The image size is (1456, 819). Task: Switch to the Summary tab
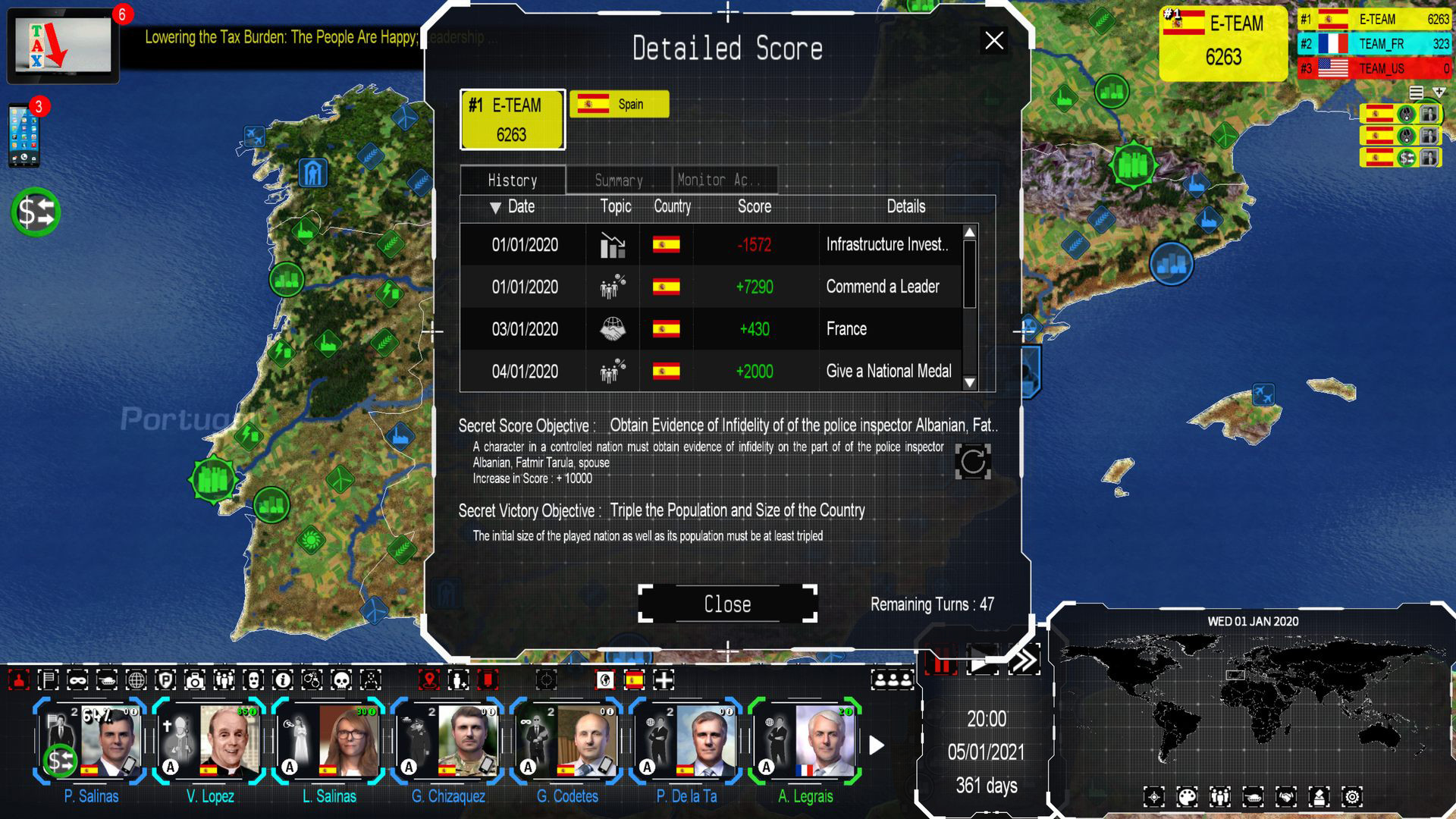tap(617, 180)
